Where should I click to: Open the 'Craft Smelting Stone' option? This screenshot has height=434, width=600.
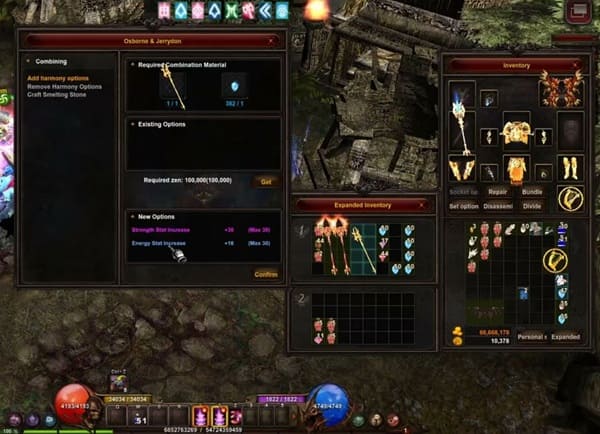pos(58,94)
